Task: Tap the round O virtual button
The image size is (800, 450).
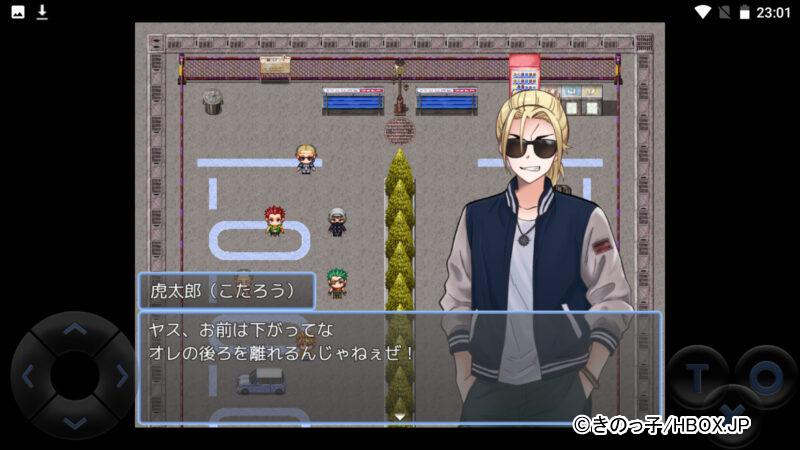Action: click(766, 375)
